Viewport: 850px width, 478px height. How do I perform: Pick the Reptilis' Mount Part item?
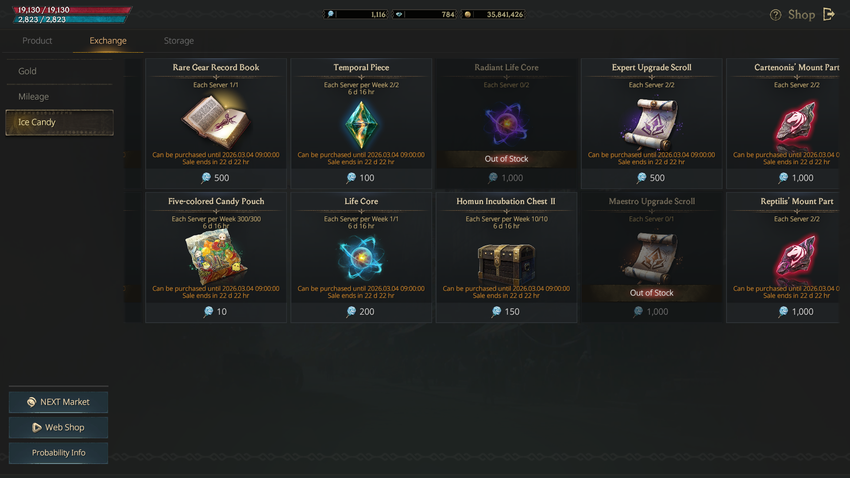tap(789, 258)
